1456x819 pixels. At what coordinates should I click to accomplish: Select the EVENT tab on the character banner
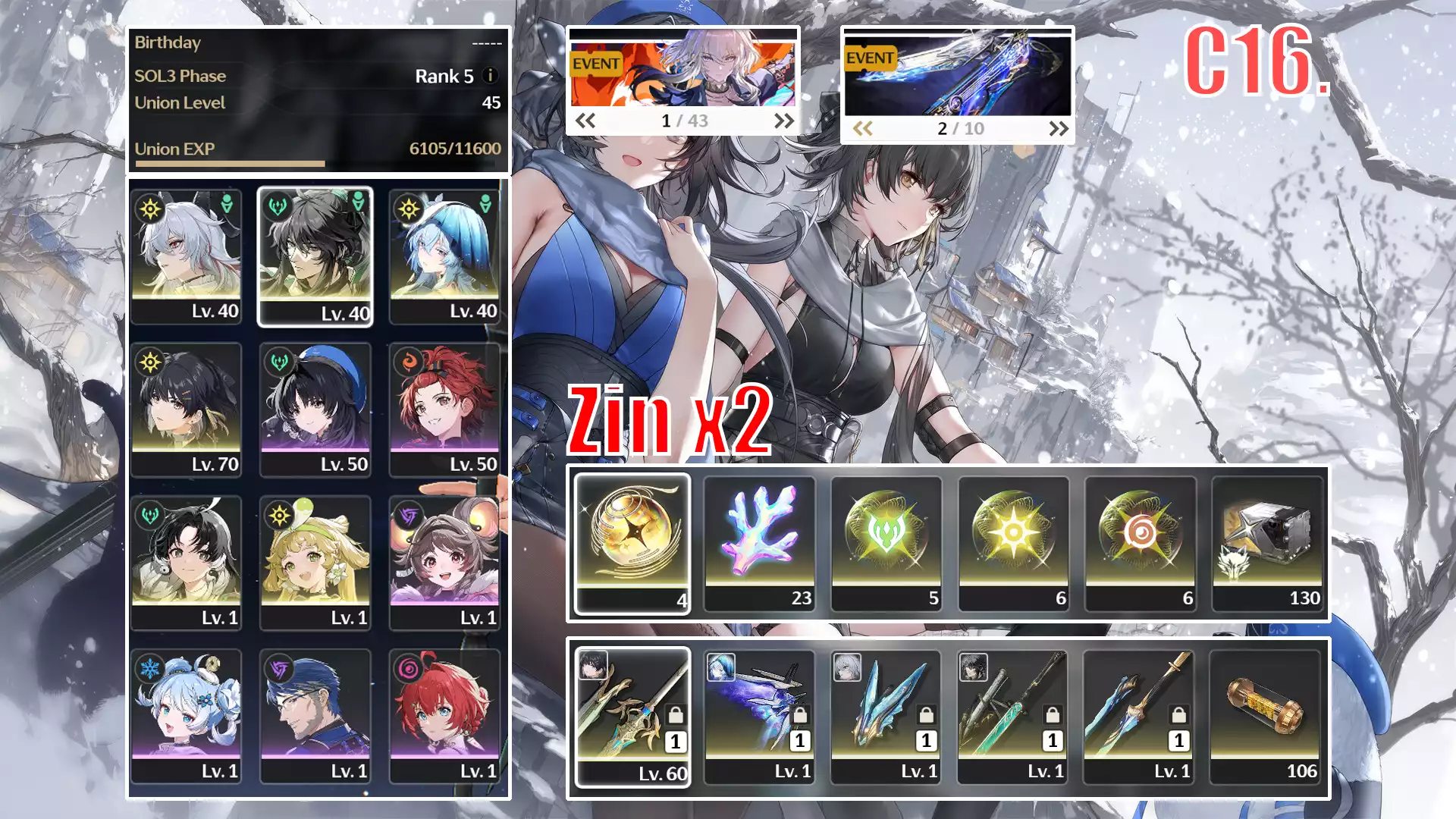595,64
